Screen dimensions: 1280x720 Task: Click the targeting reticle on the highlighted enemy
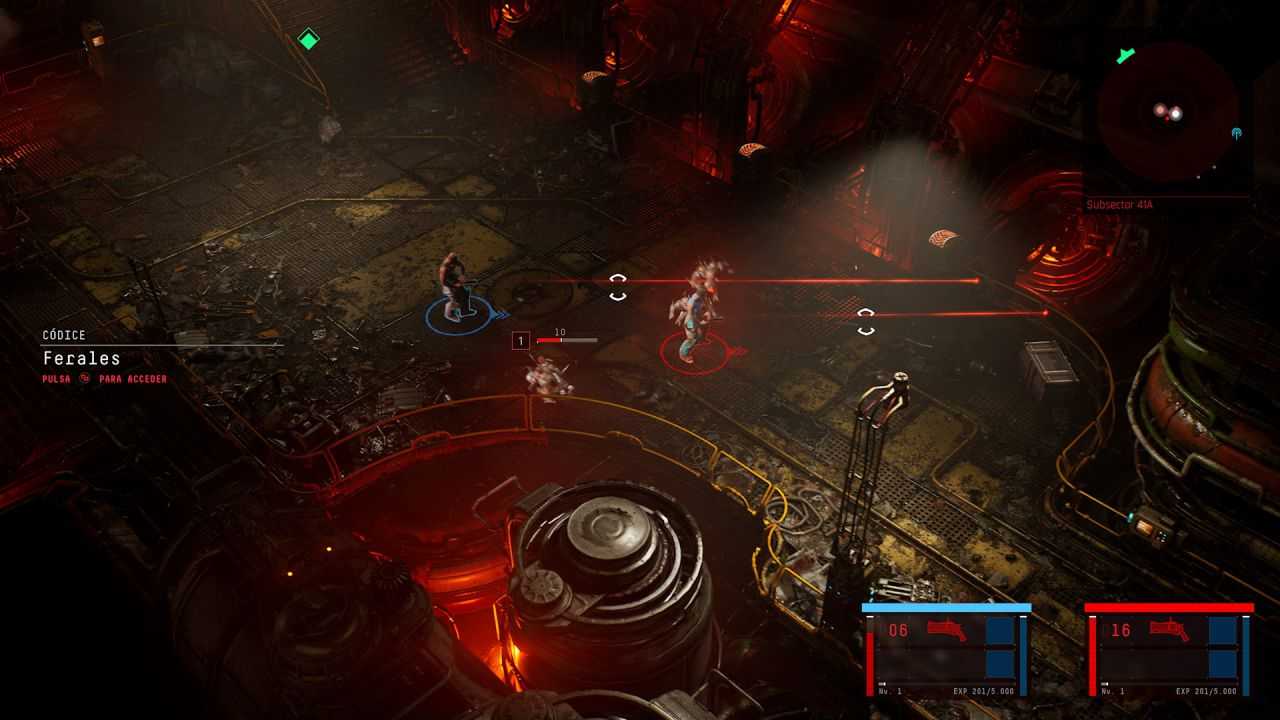[x=617, y=288]
